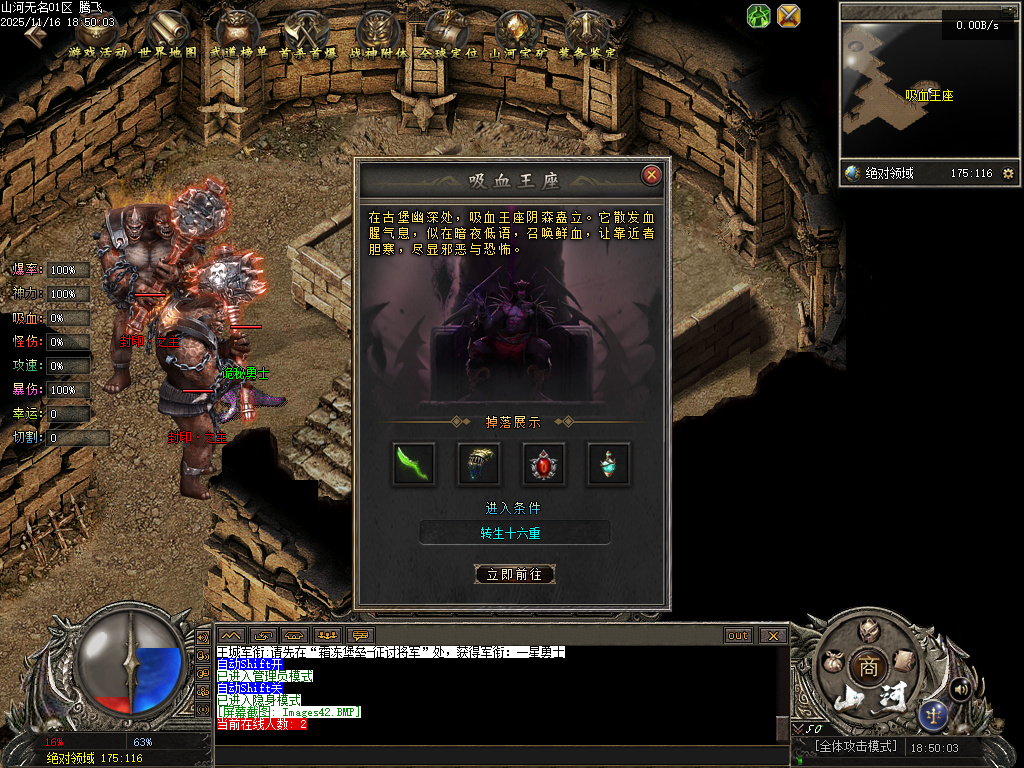The image size is (1024, 768).
Task: Select the teal potion drop item
Action: 609,464
